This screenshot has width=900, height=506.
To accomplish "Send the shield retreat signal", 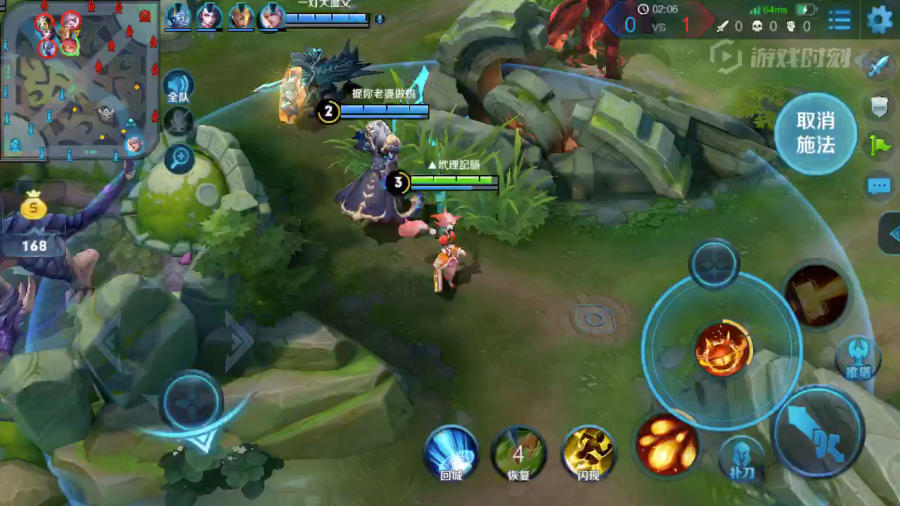I will [x=879, y=106].
